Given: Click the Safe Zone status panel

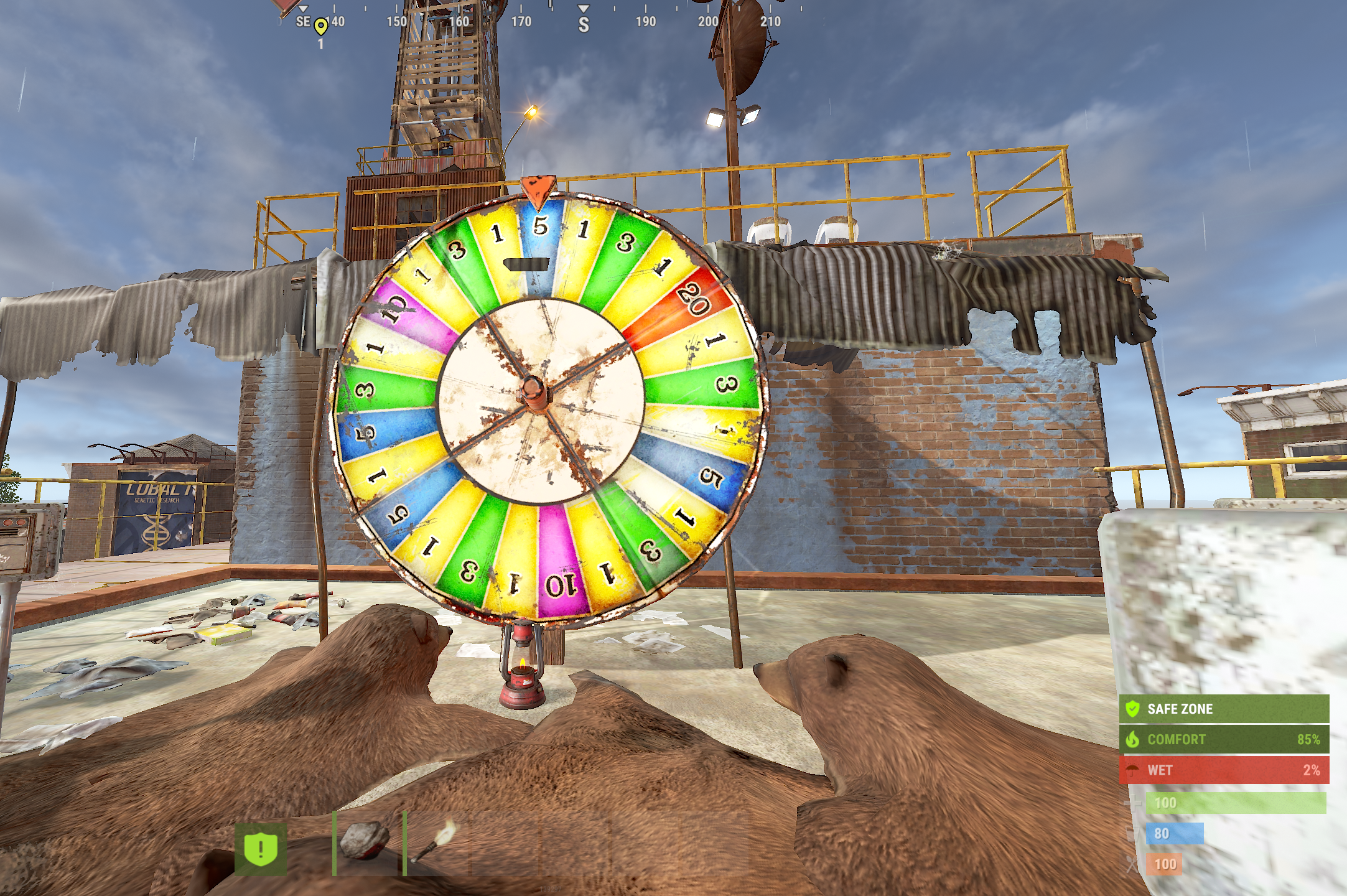Looking at the screenshot, I should pos(1223,709).
